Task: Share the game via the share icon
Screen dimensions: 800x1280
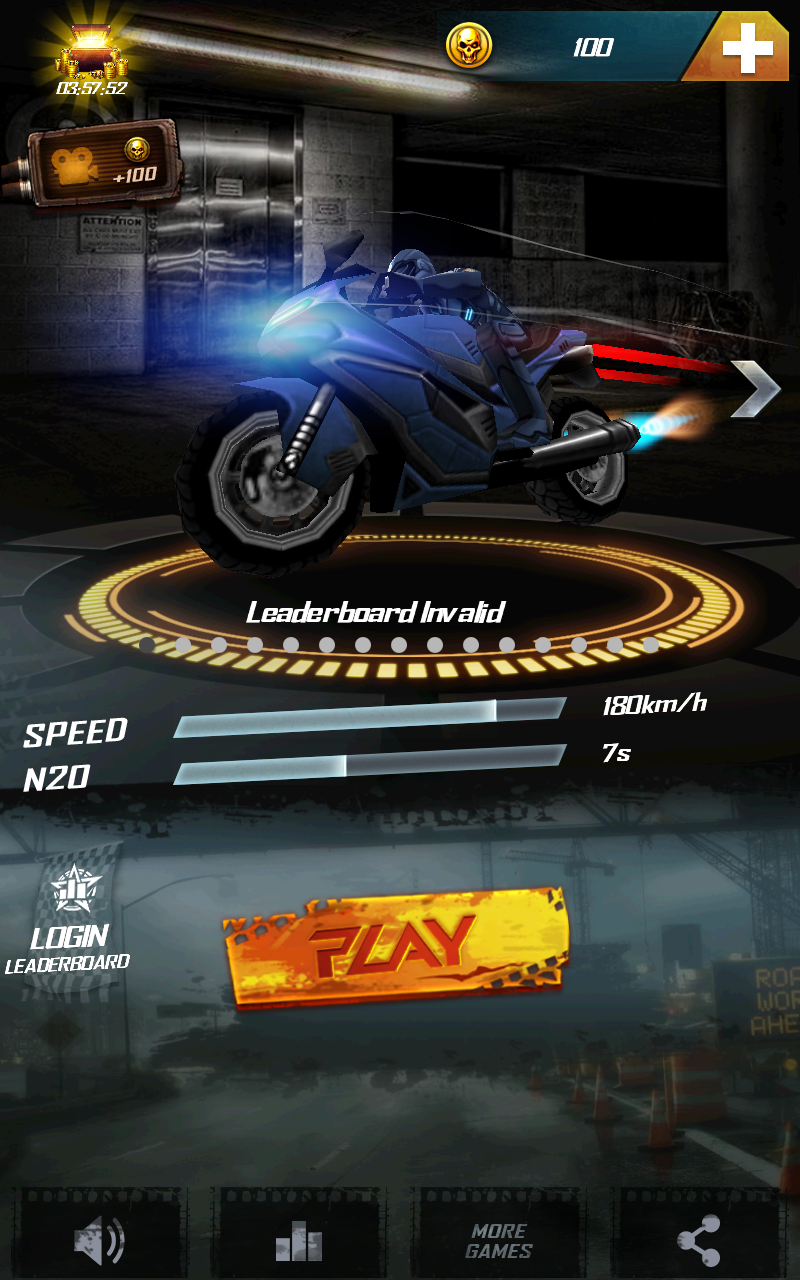Action: 699,1241
